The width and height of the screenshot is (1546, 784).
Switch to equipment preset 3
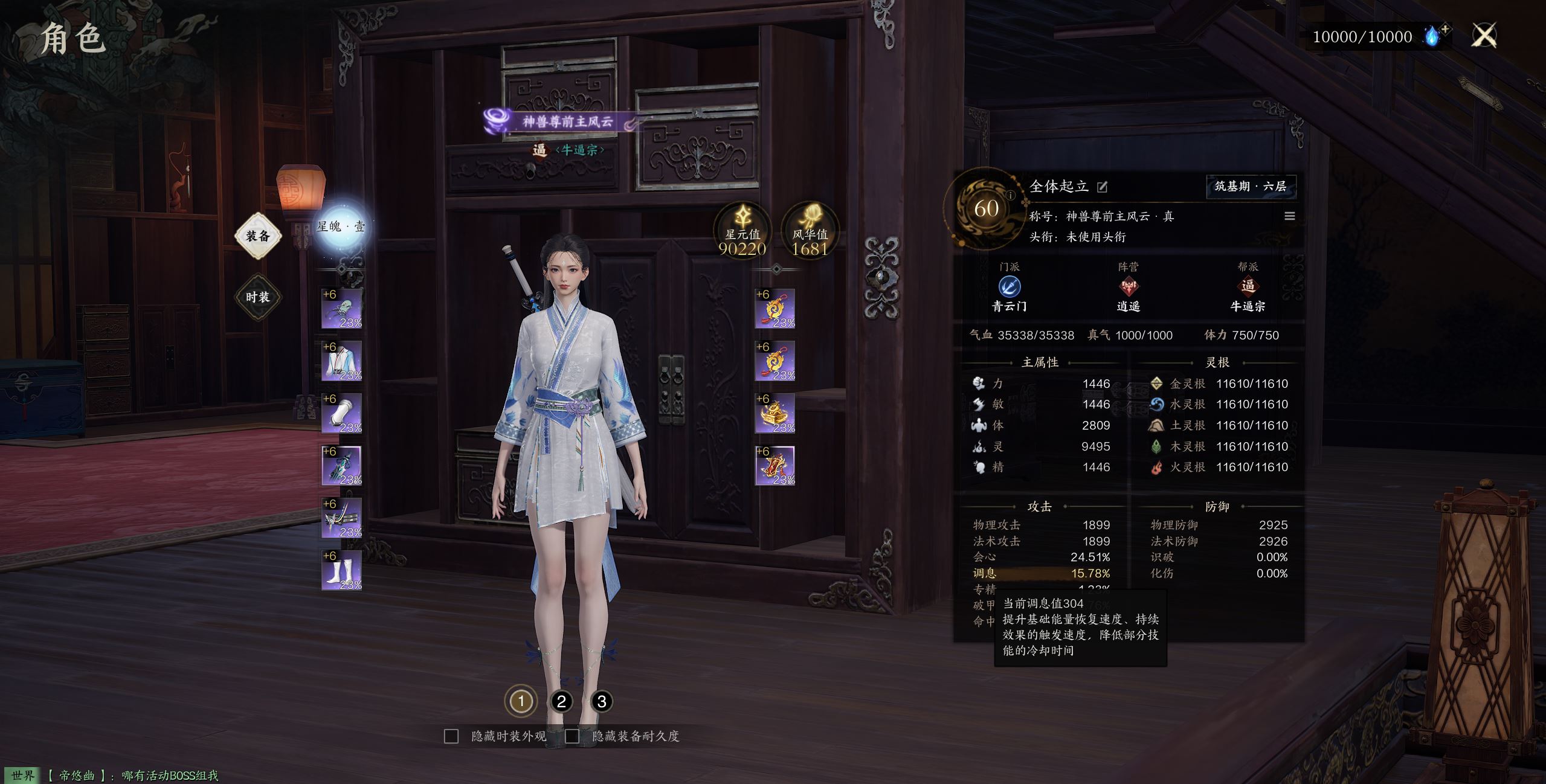pyautogui.click(x=602, y=702)
